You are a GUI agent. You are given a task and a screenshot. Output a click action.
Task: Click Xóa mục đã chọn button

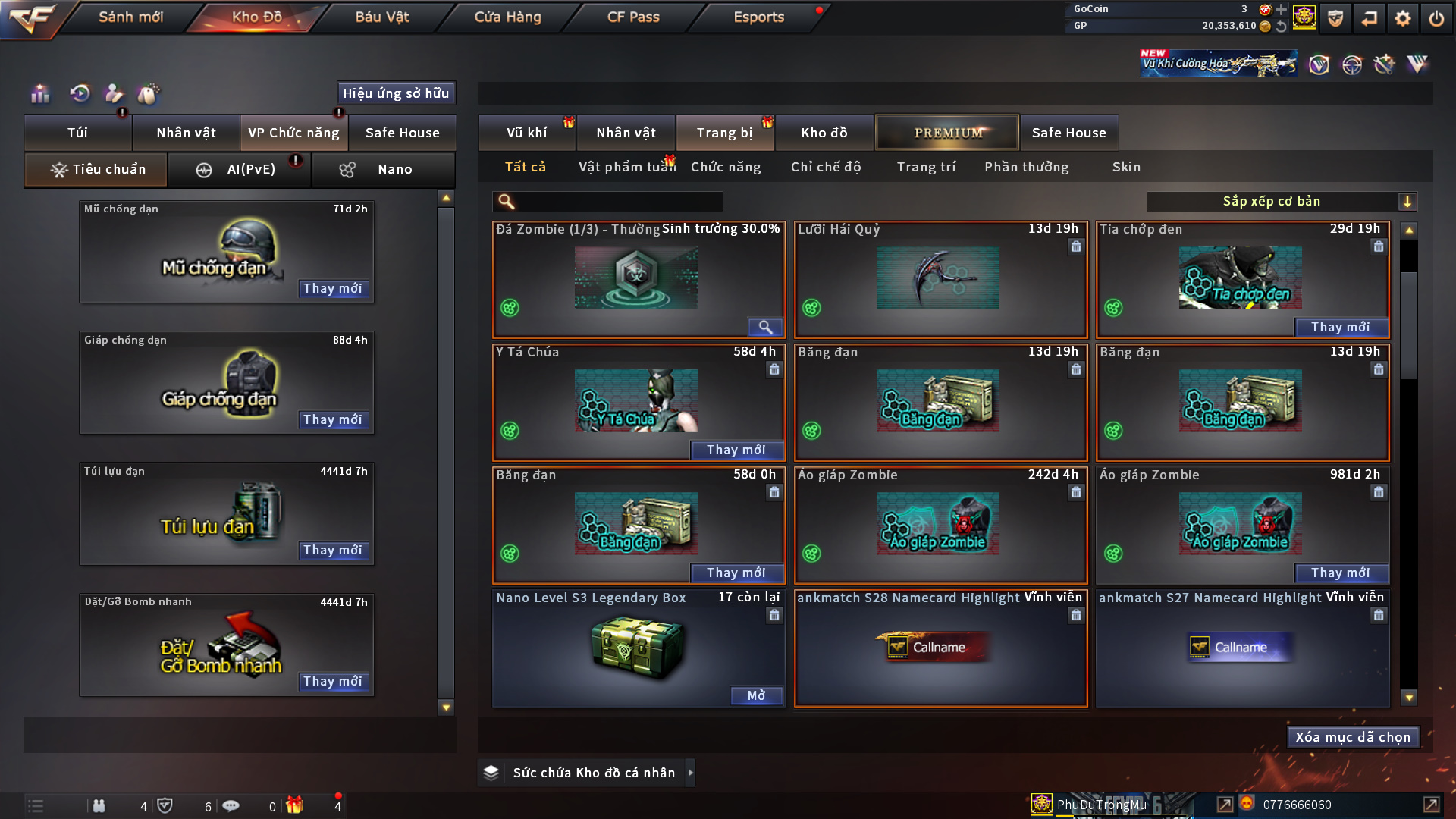click(1353, 737)
